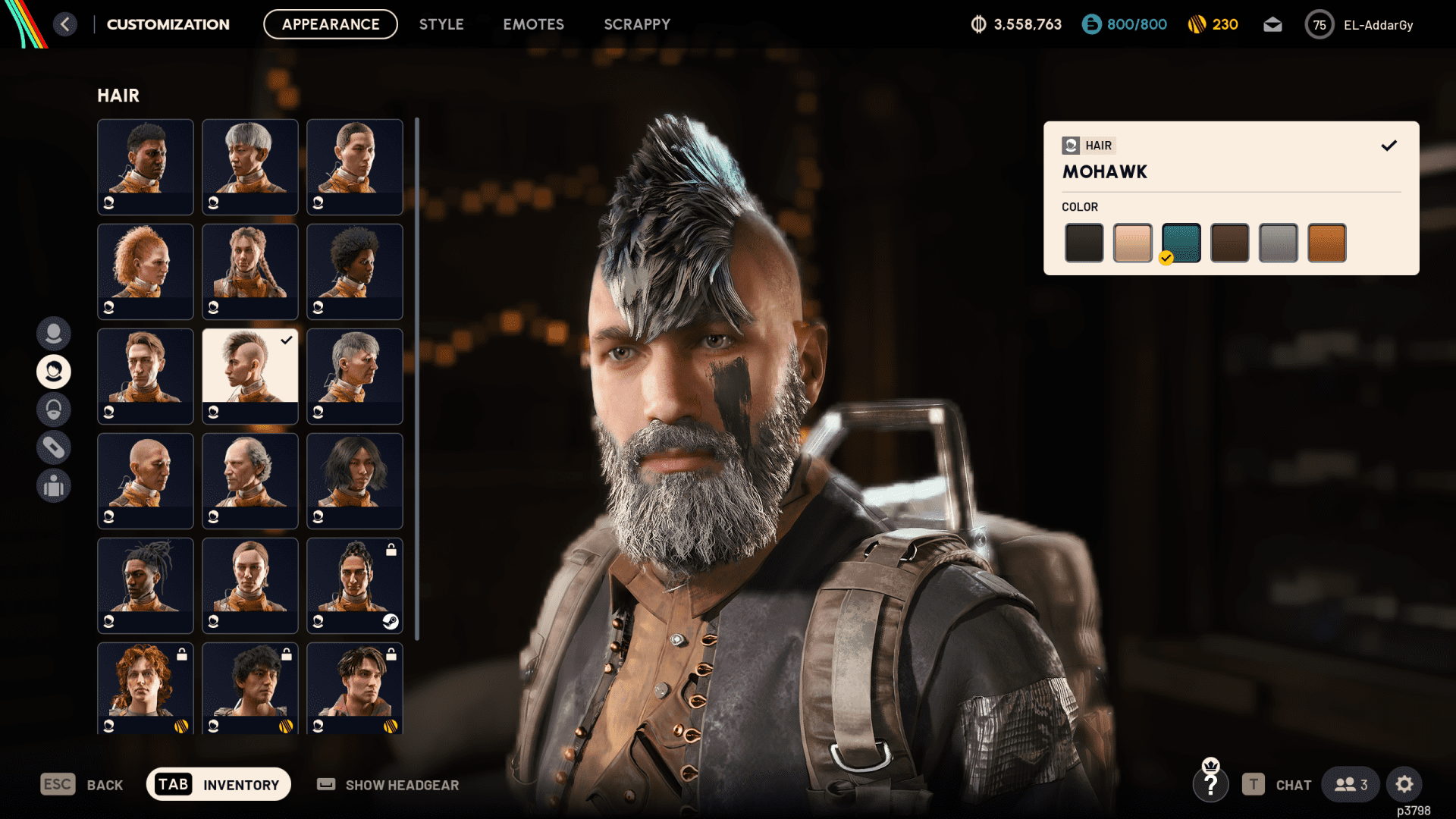Open the Emotes tab

click(533, 24)
